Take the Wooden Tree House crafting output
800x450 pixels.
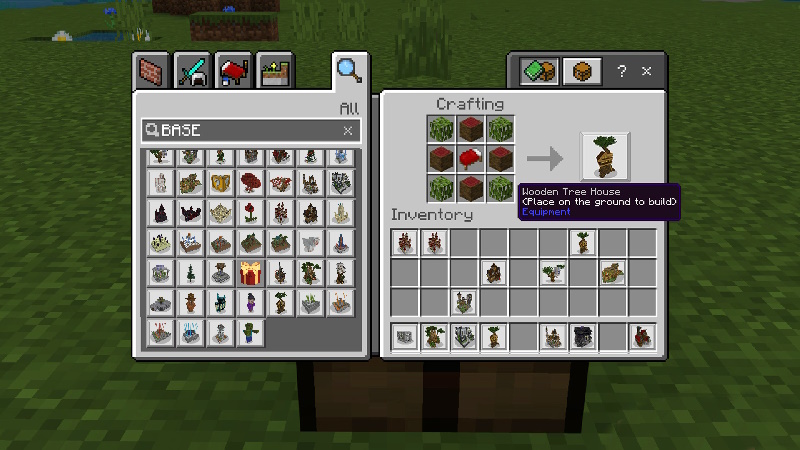point(605,157)
